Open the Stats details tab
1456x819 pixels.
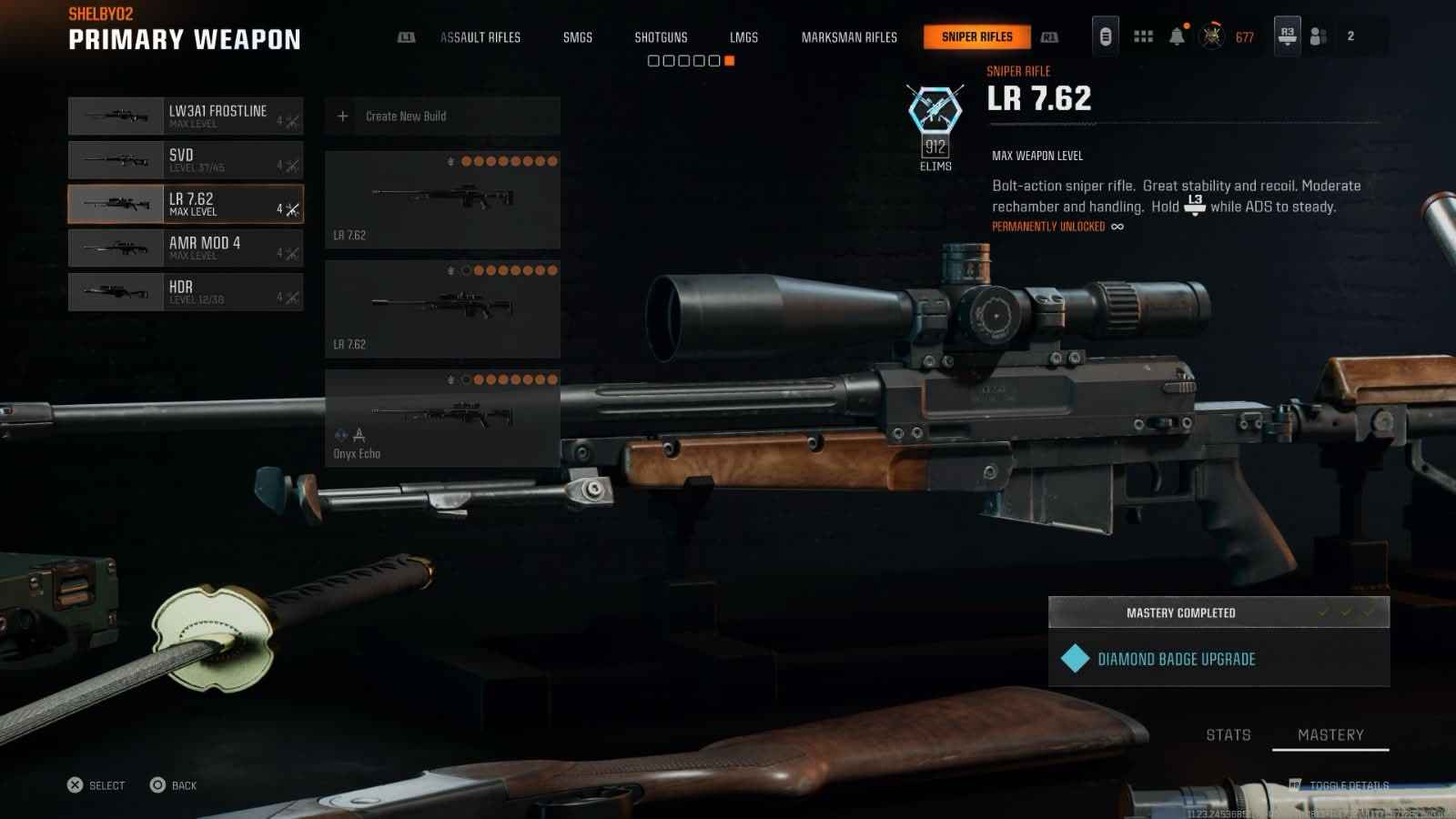pyautogui.click(x=1228, y=735)
